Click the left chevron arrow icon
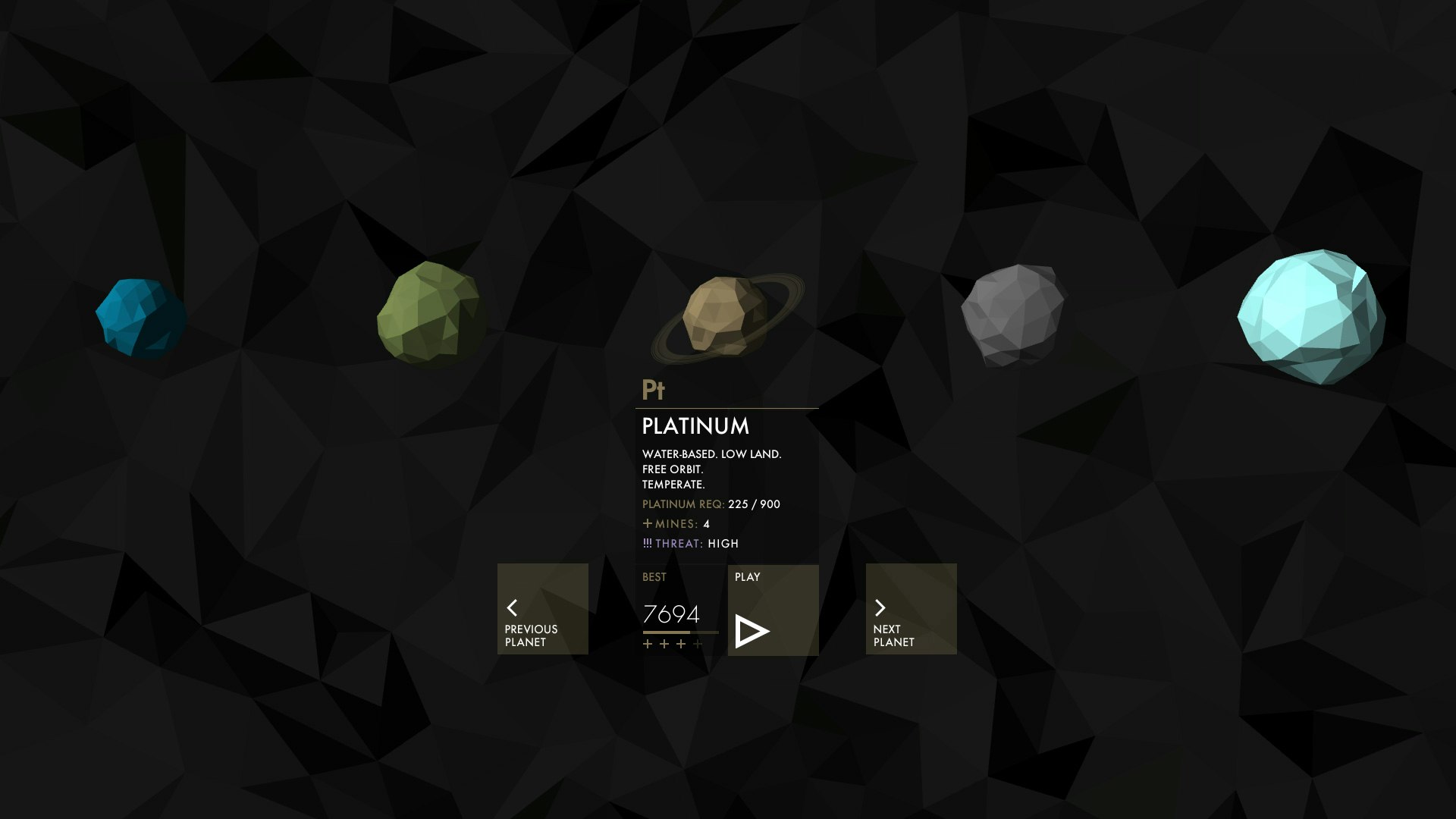Viewport: 1456px width, 819px height. tap(513, 607)
